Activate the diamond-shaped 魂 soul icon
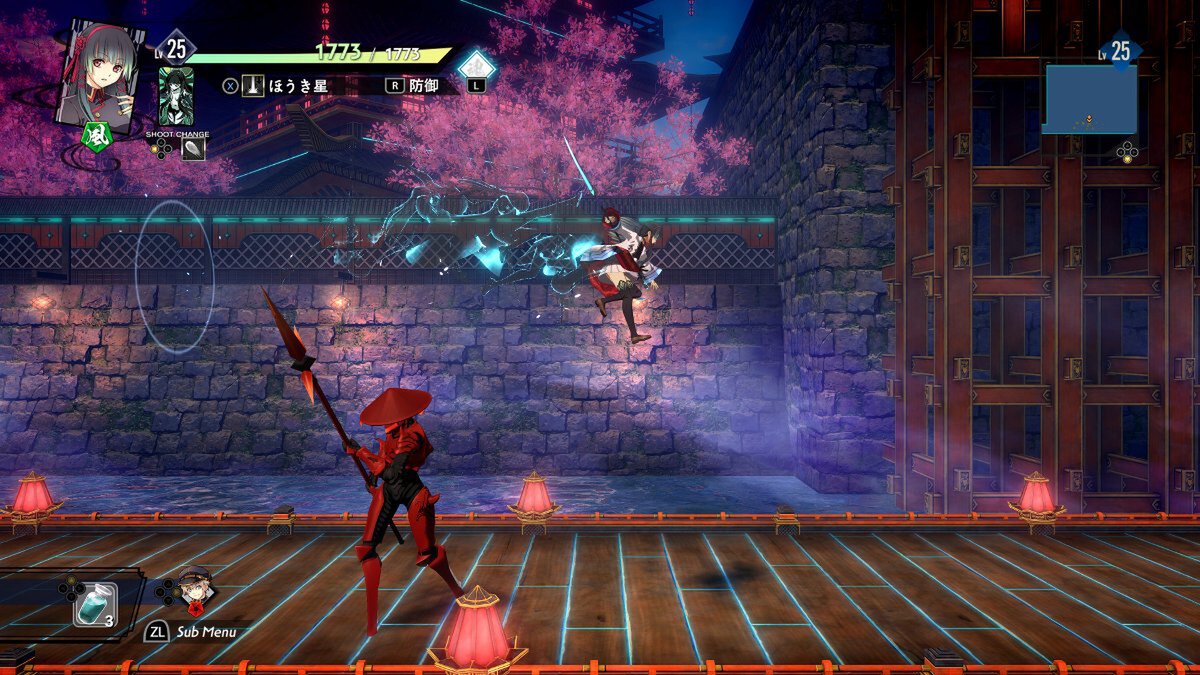 click(x=477, y=66)
